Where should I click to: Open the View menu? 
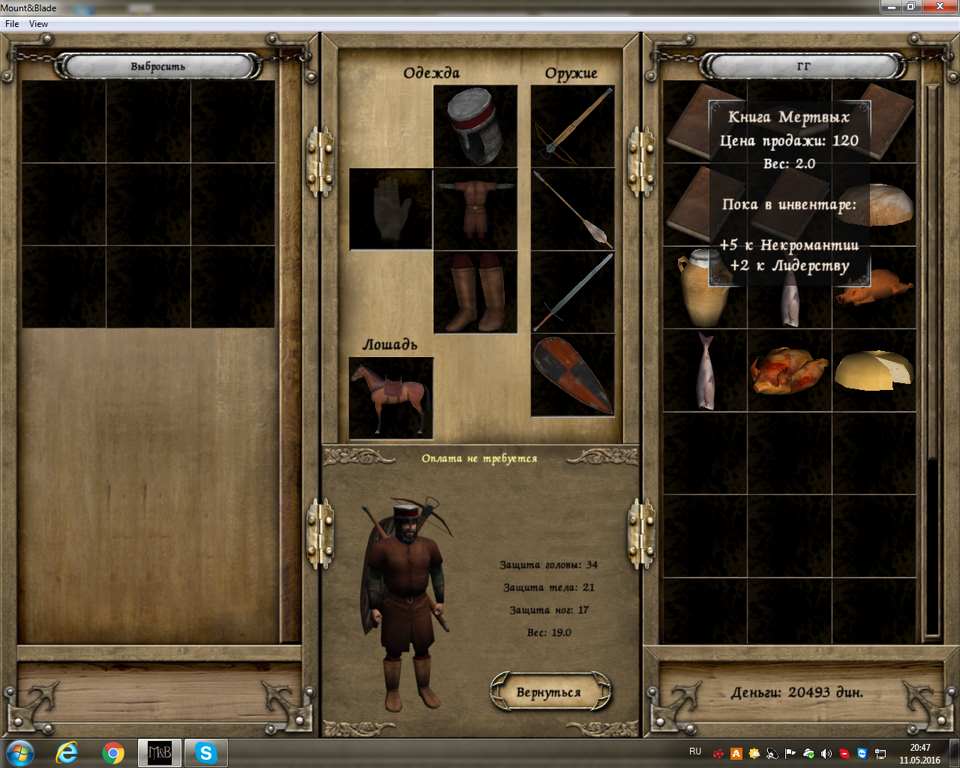click(x=39, y=24)
